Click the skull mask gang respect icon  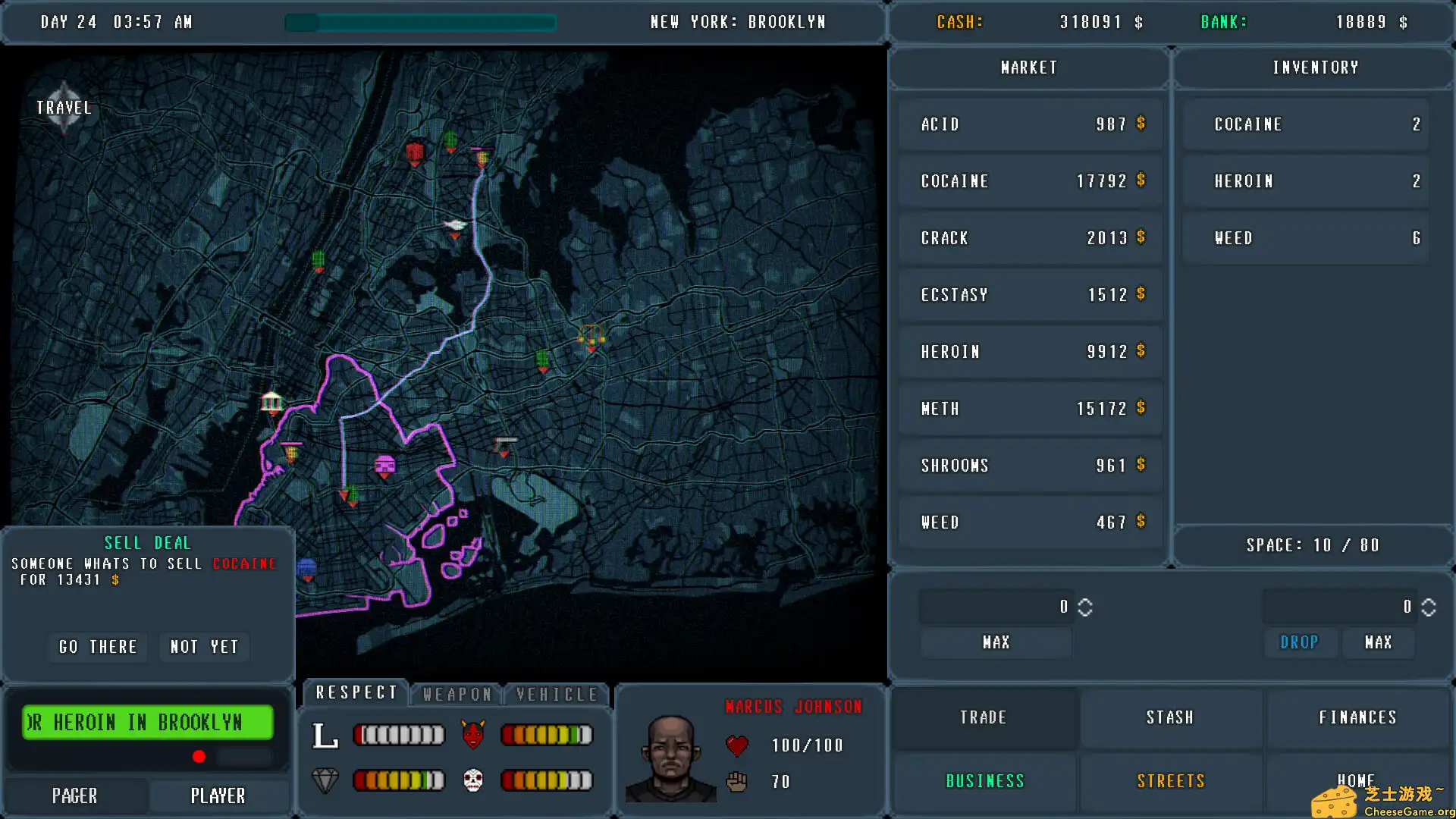(x=473, y=780)
